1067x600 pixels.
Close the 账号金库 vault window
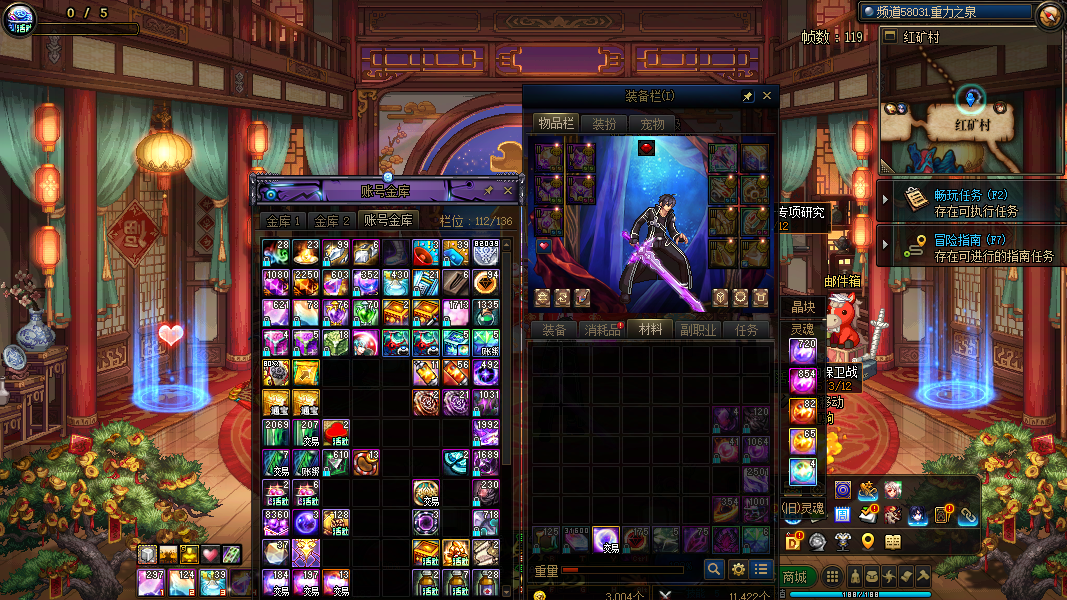(x=508, y=190)
